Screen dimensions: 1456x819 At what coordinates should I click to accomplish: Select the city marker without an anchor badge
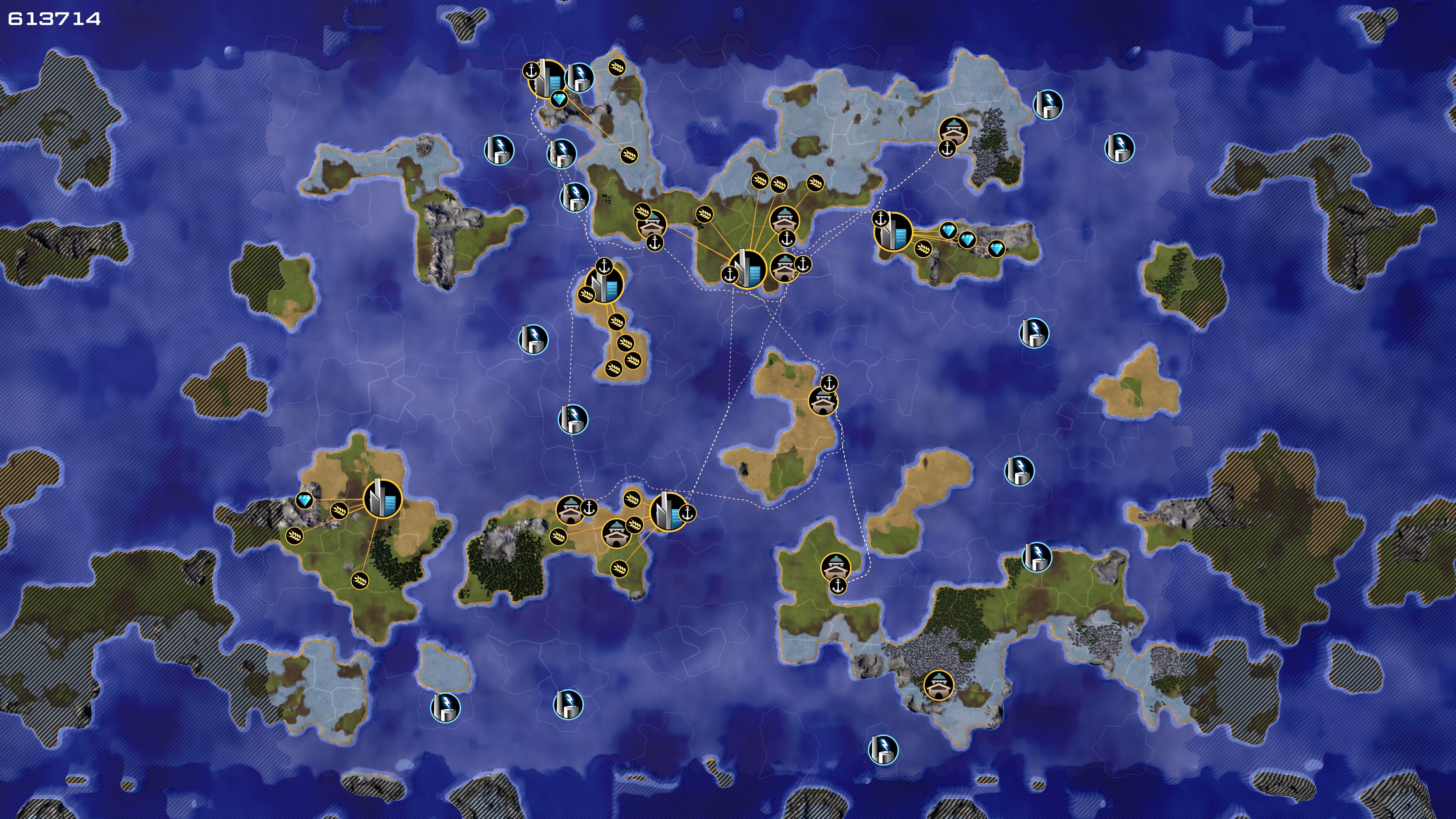point(382,498)
